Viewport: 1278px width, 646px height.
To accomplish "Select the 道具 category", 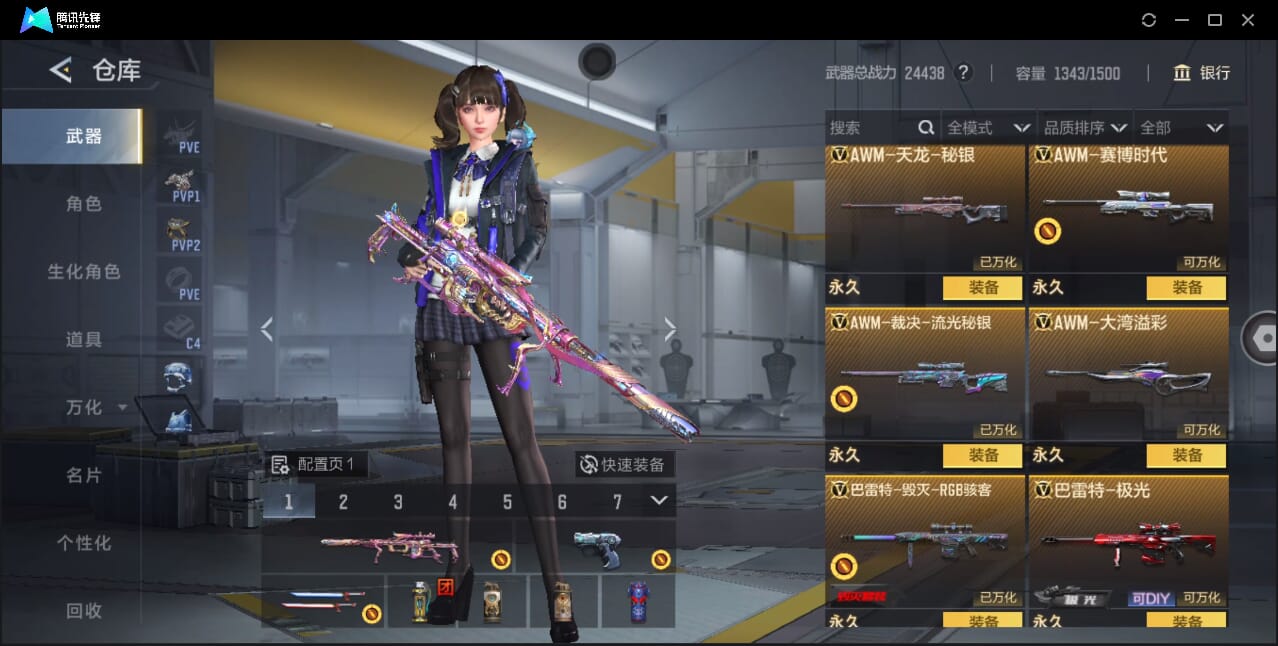I will (x=84, y=340).
